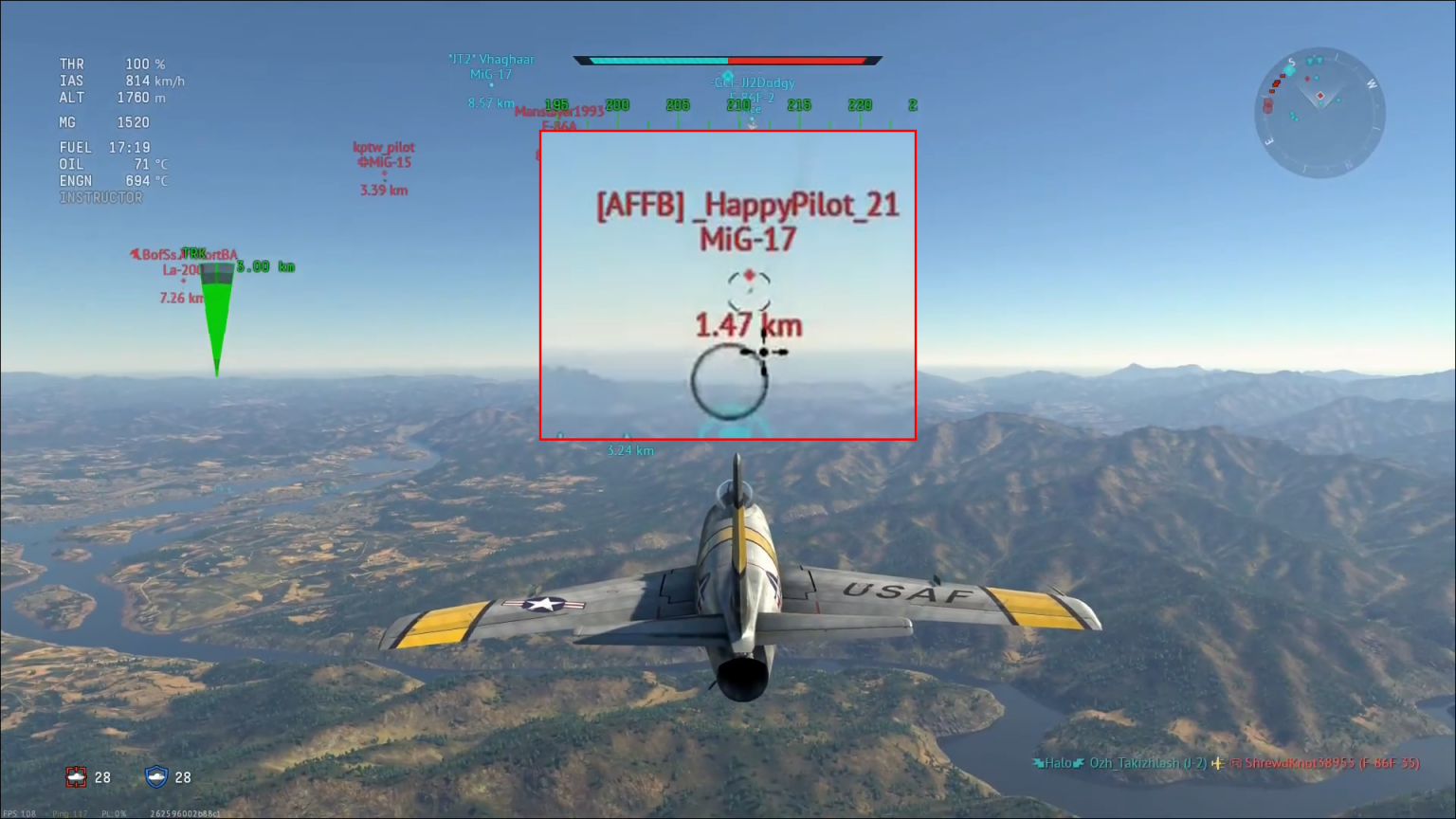This screenshot has width=1456, height=819.
Task: Click the Vhaghaar MiG-17 marker at top
Action: click(490, 66)
